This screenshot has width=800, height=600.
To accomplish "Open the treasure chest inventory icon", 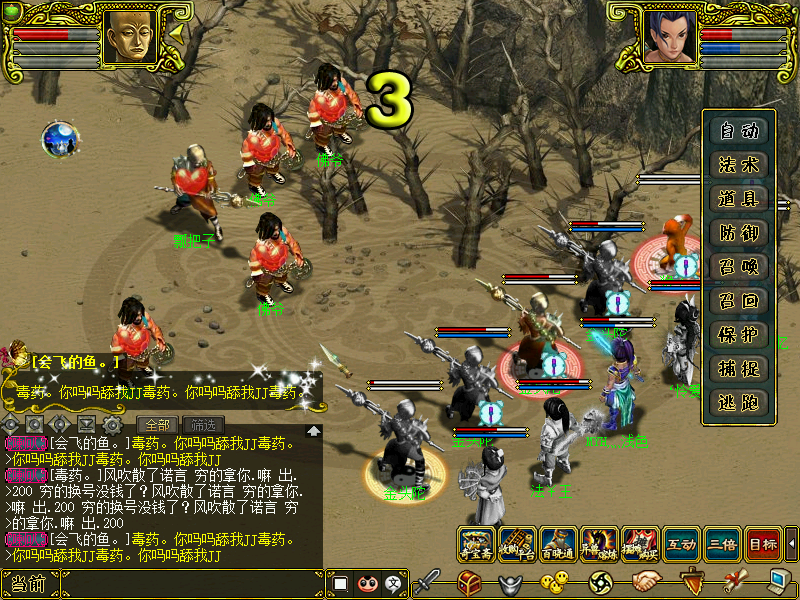I will pyautogui.click(x=470, y=581).
